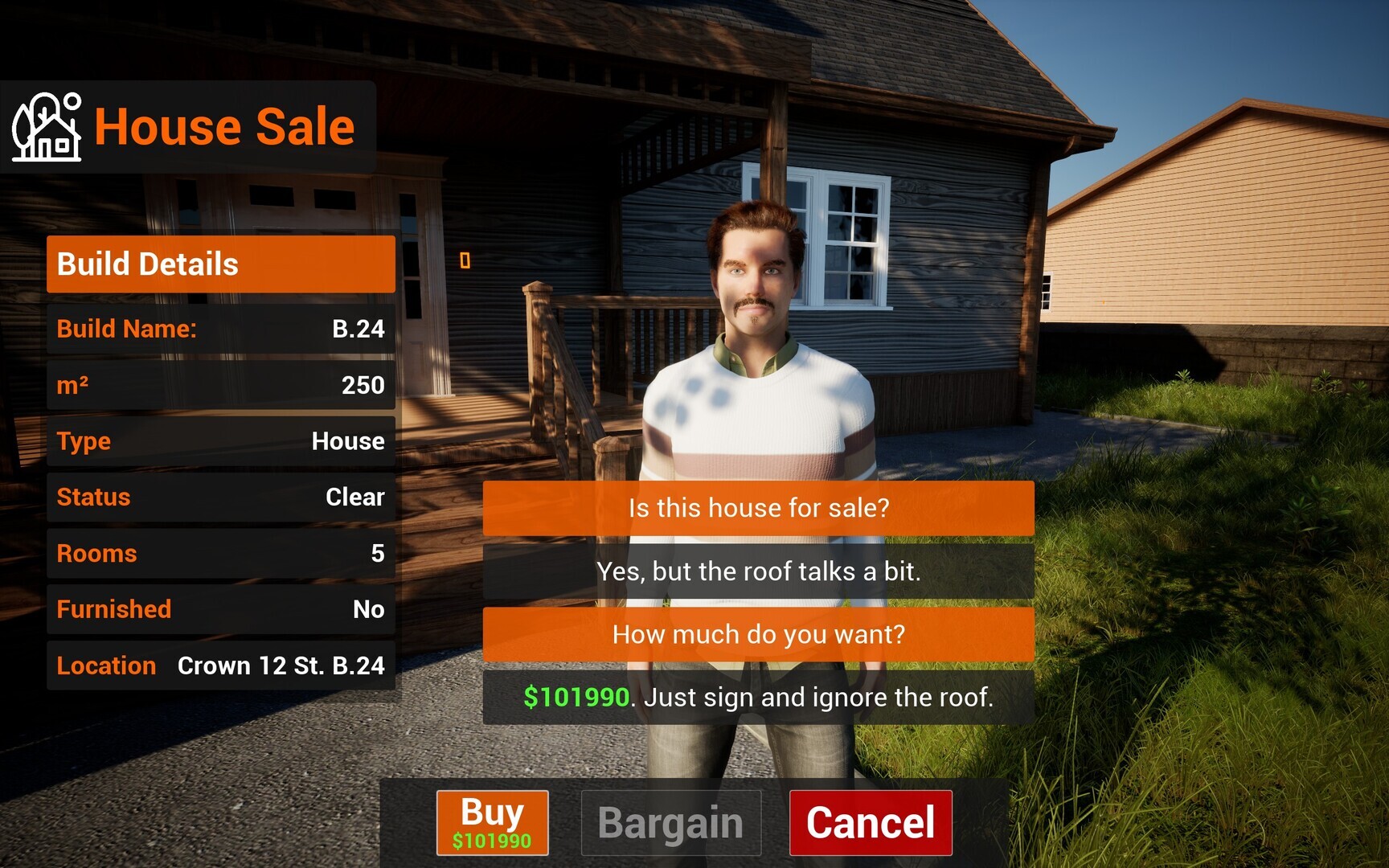Screen dimensions: 1389x868
Task: Click the price label under the Buy button
Action: tap(491, 841)
